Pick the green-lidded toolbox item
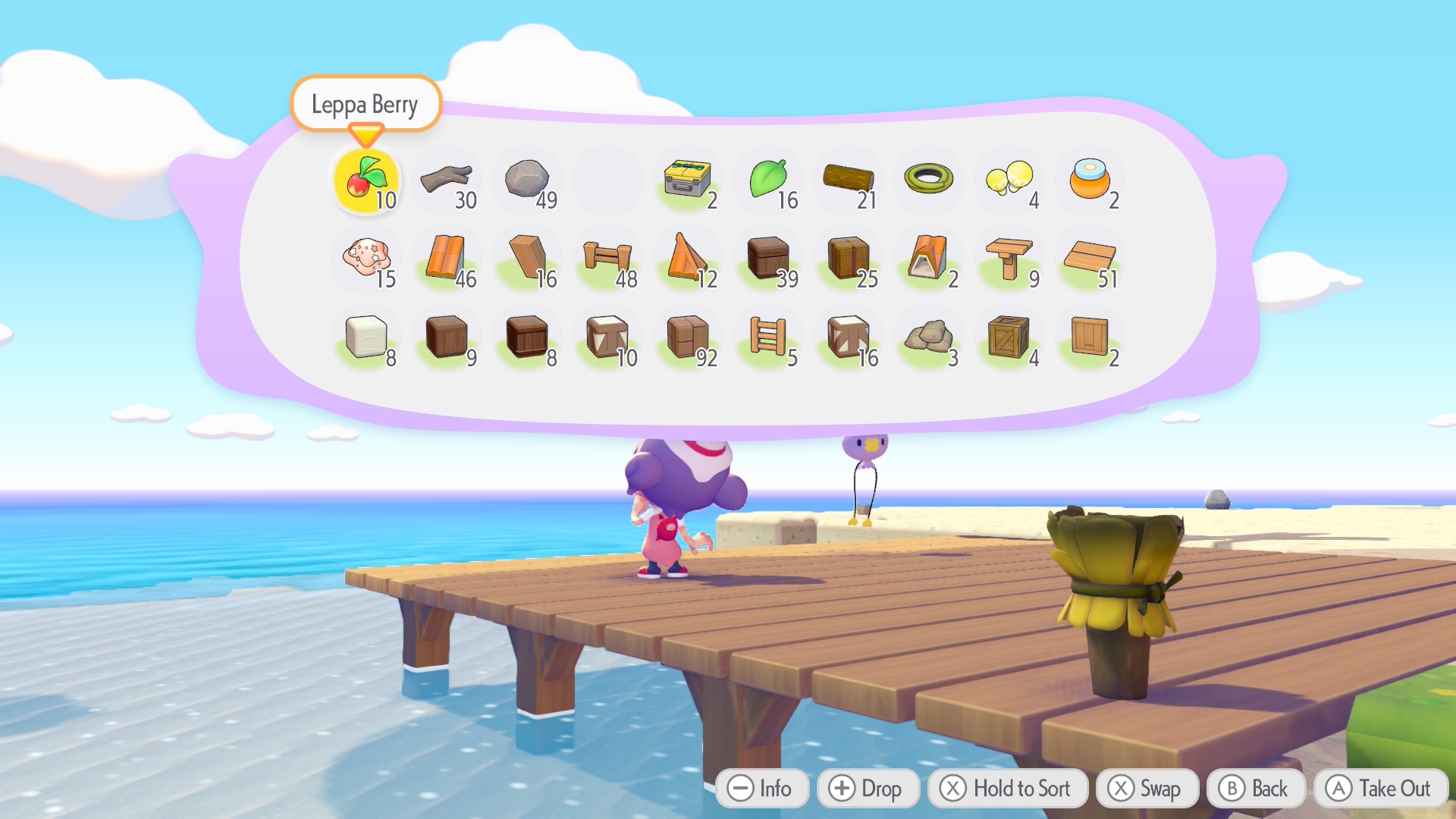1456x819 pixels. 688,180
